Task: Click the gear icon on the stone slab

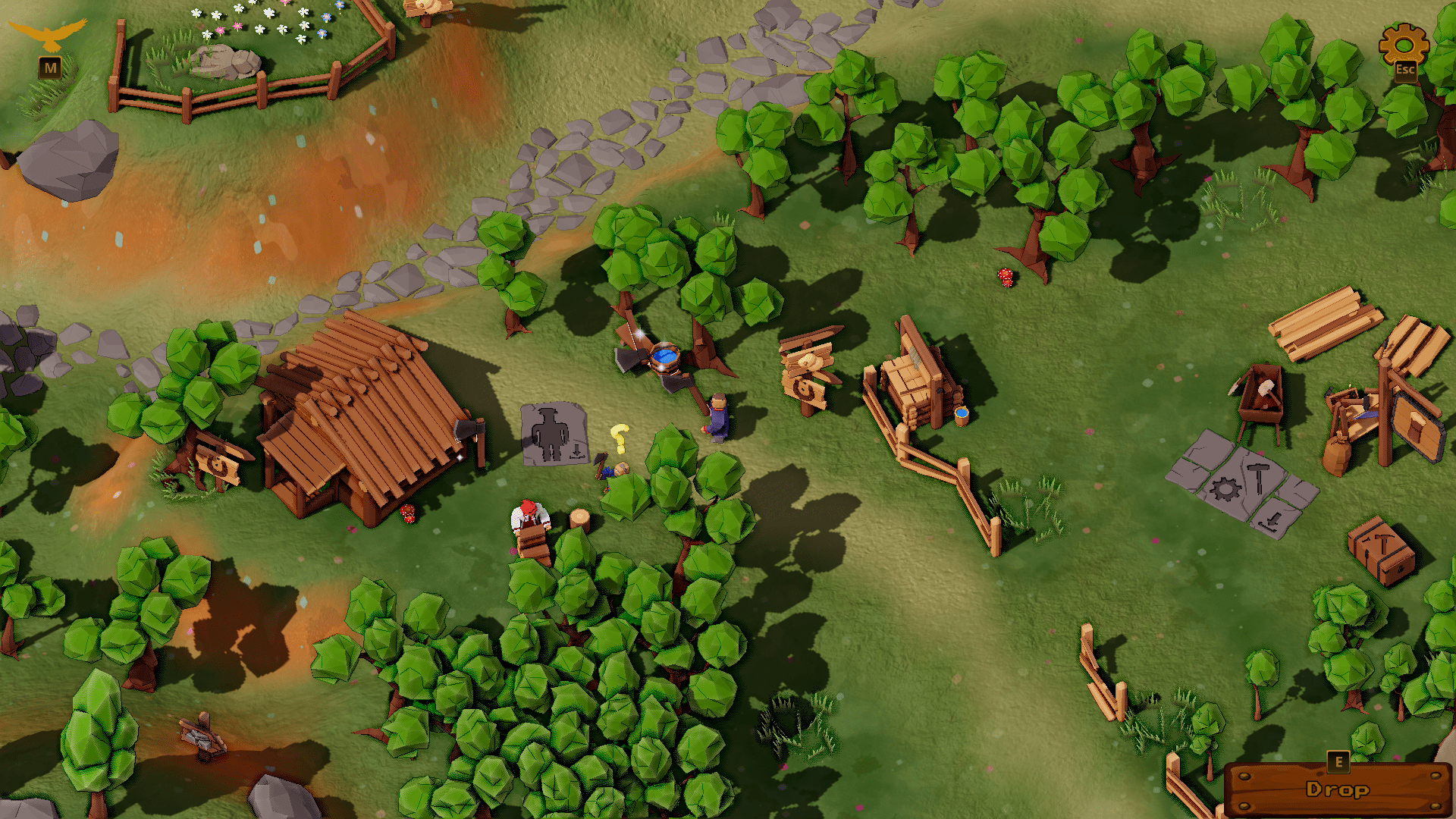Action: click(x=1225, y=490)
